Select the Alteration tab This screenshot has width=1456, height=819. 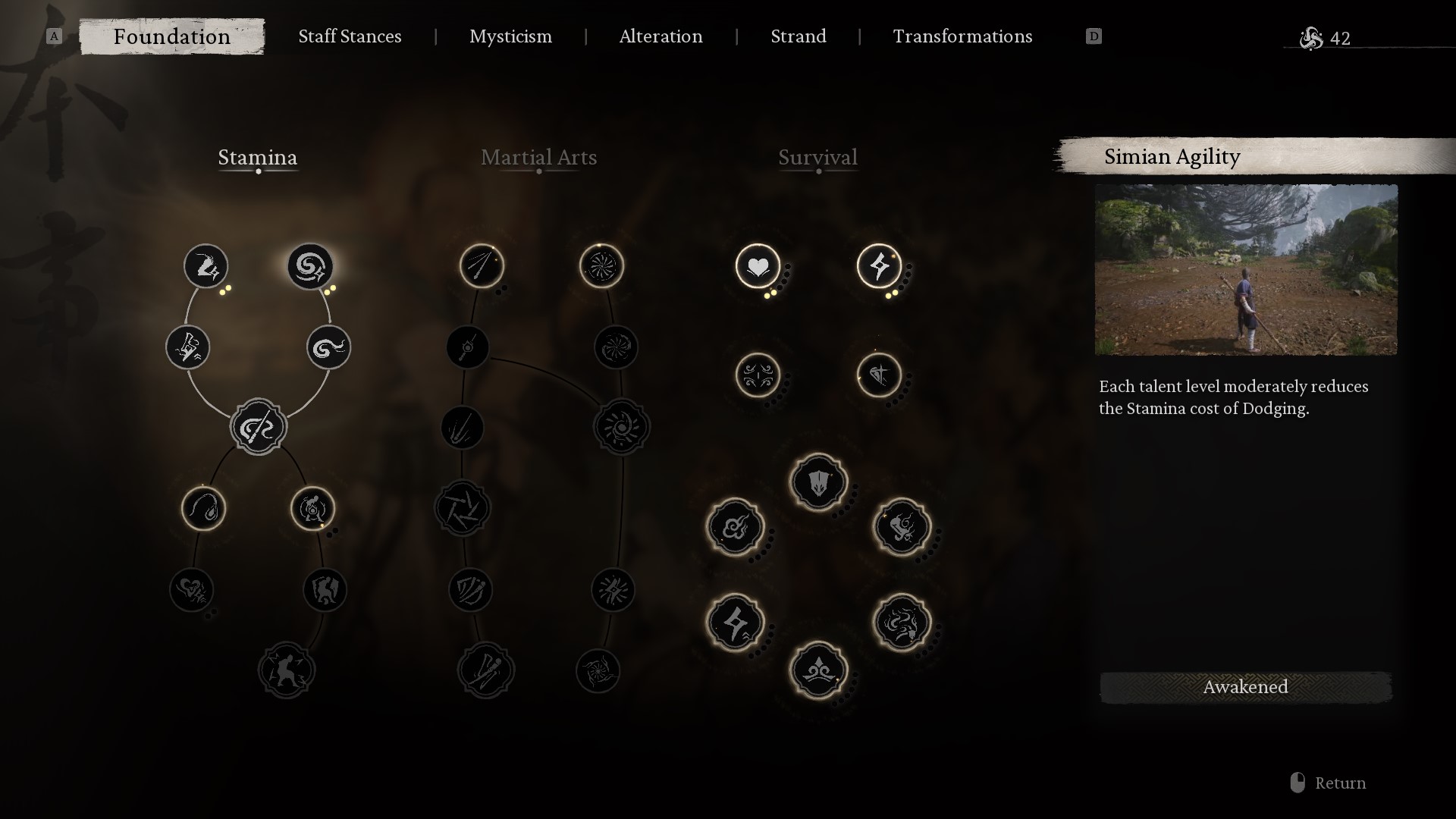pos(661,36)
